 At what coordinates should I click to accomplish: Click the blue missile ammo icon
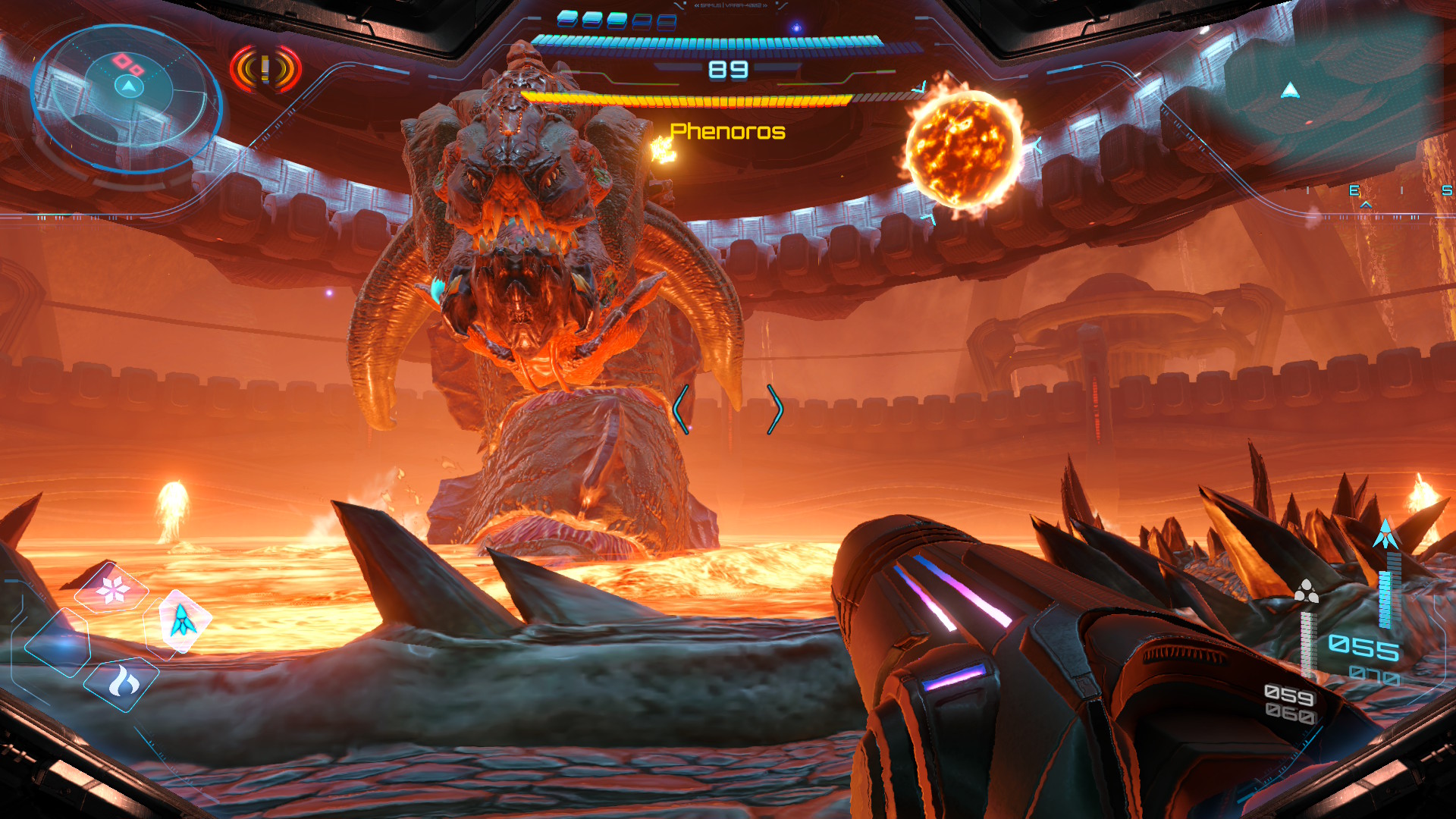[x=1385, y=535]
